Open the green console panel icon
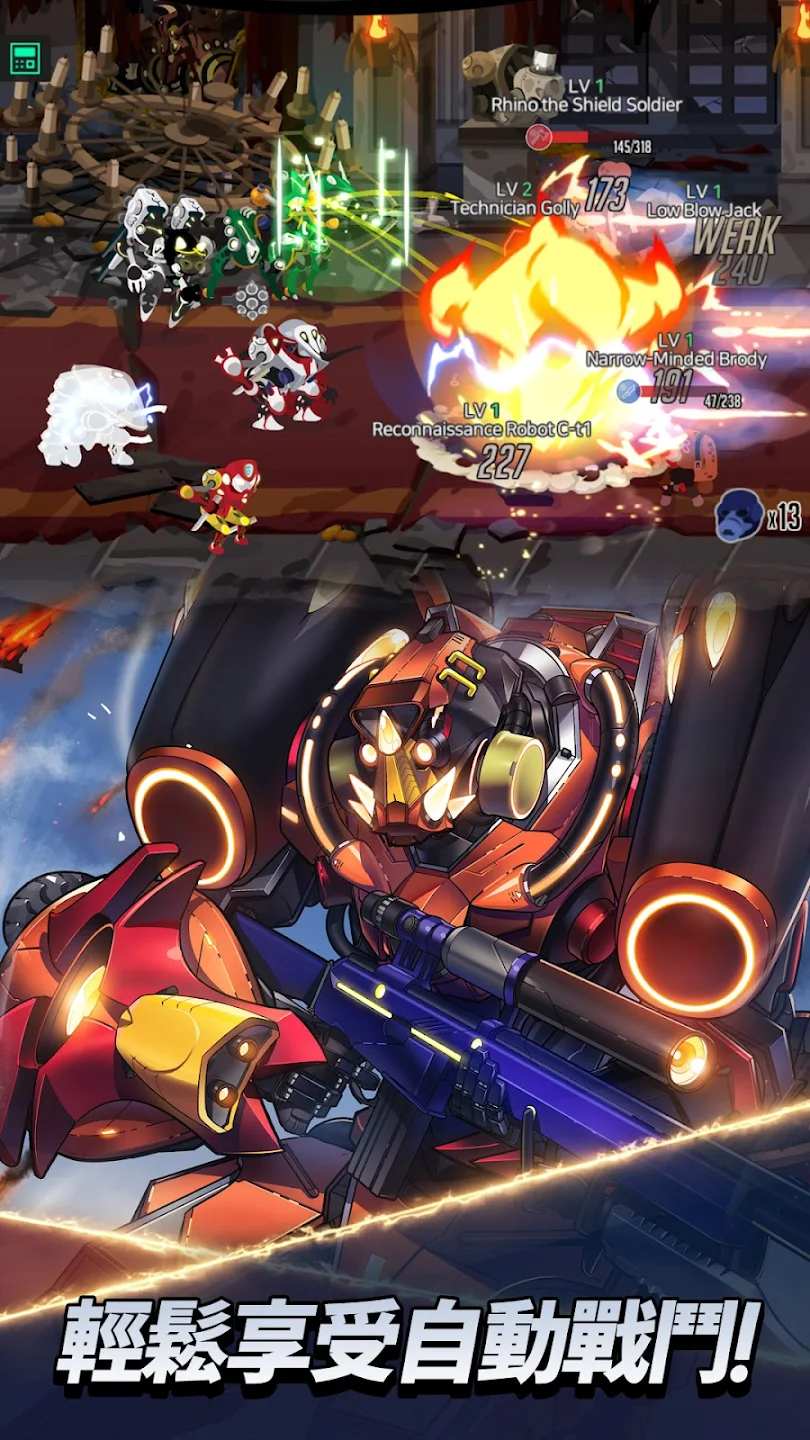 25,58
